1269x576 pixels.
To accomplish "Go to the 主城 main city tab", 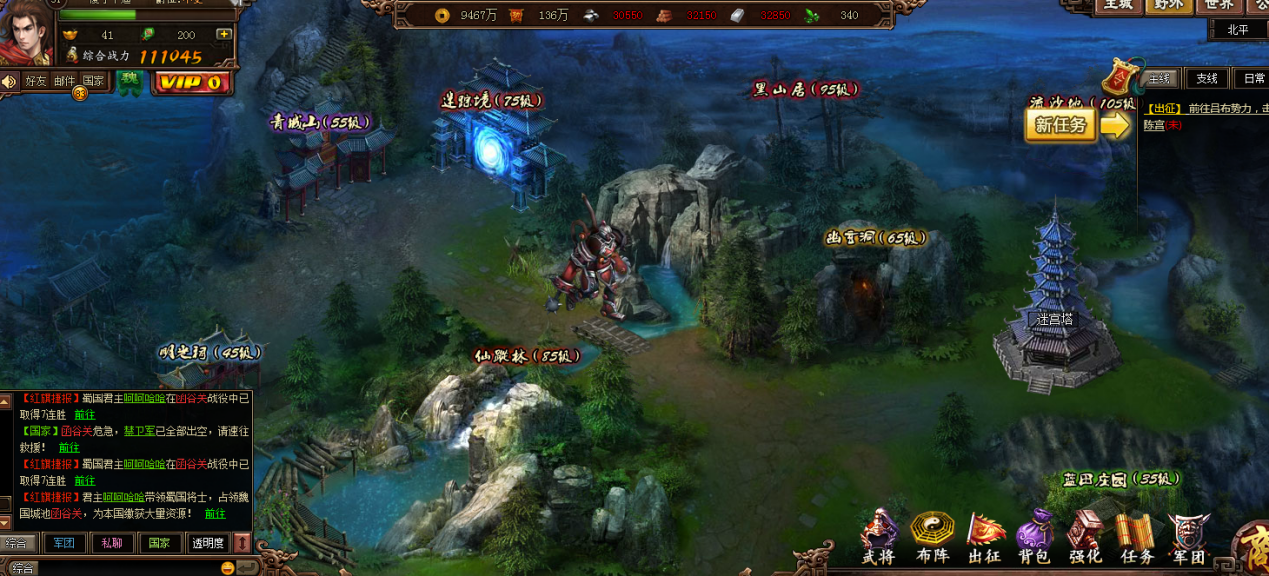I will [x=1119, y=5].
